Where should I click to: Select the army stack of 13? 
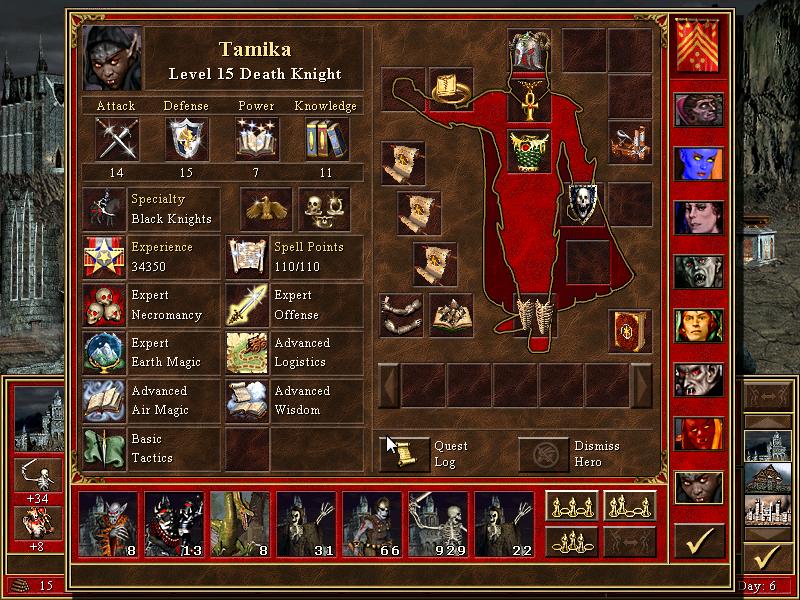coord(173,524)
